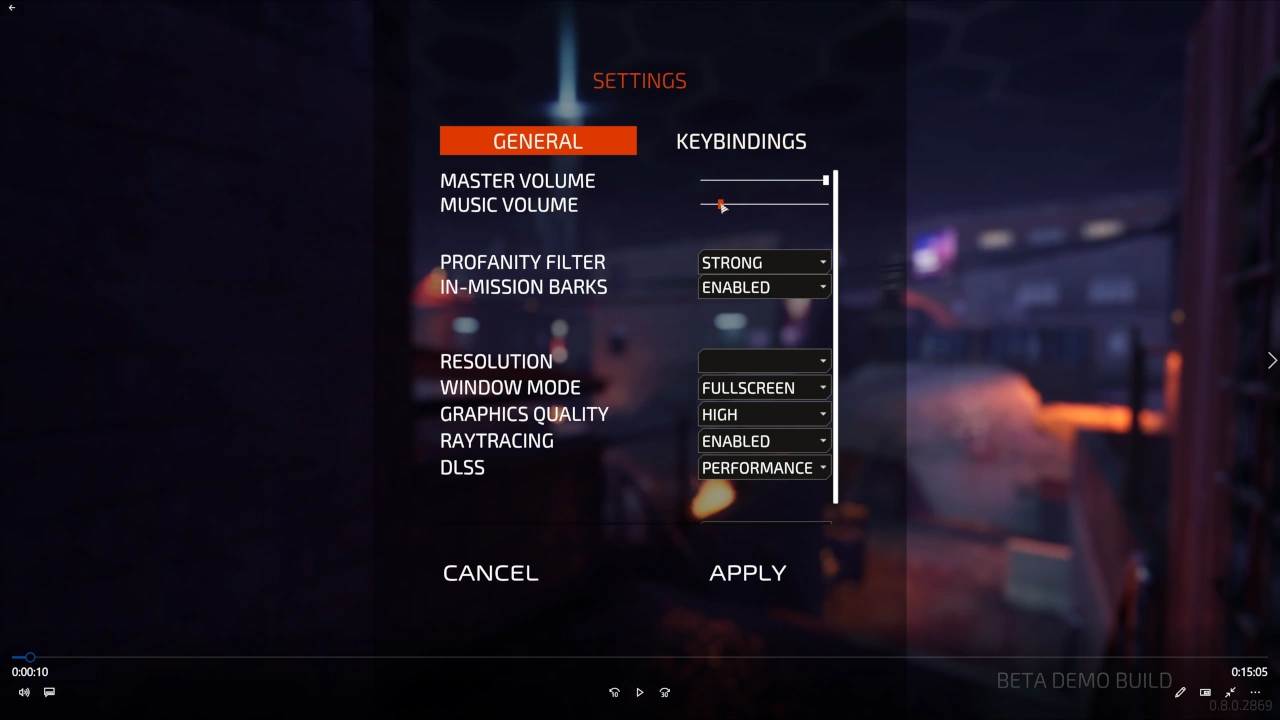Open the DLSS quality dropdown

[x=763, y=467]
